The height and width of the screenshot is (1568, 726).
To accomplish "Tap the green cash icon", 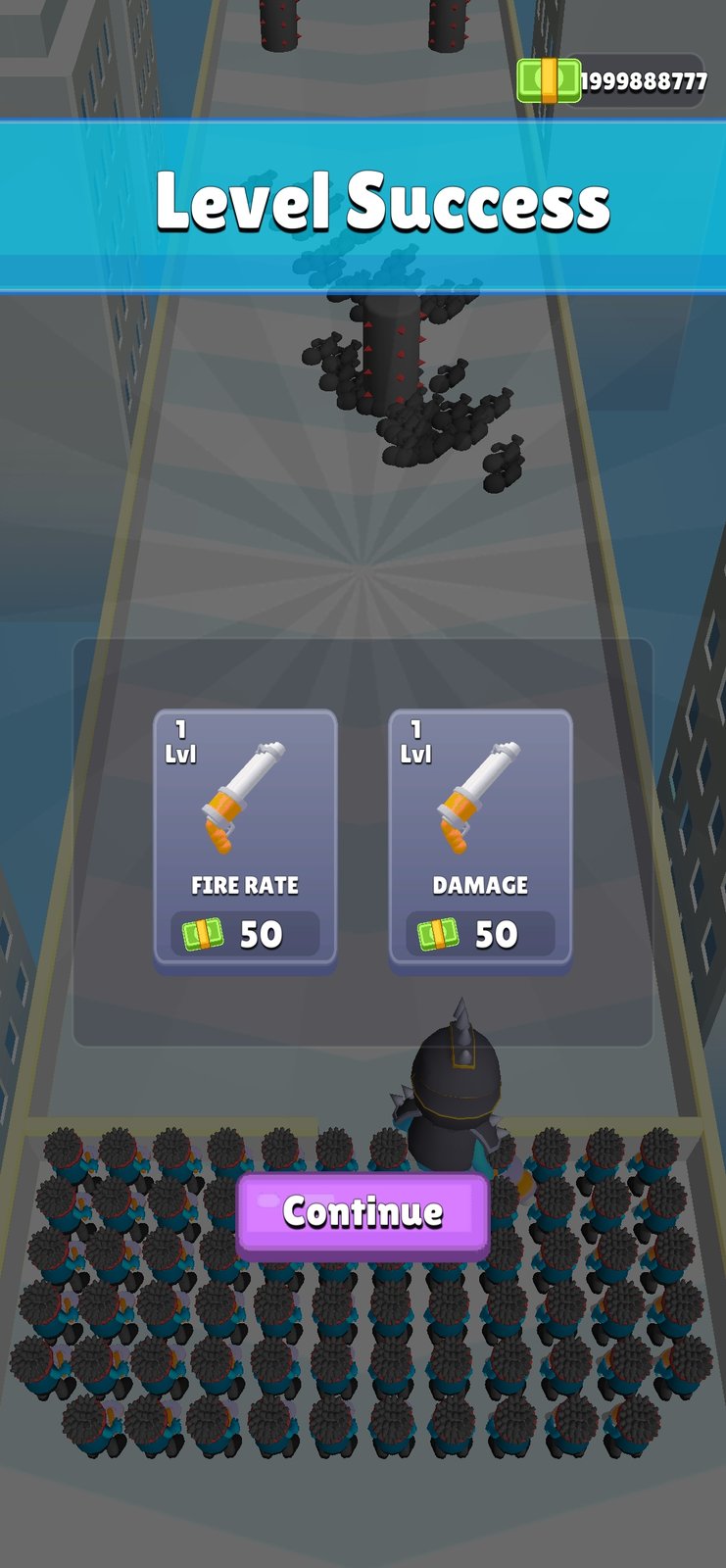I will coord(548,81).
